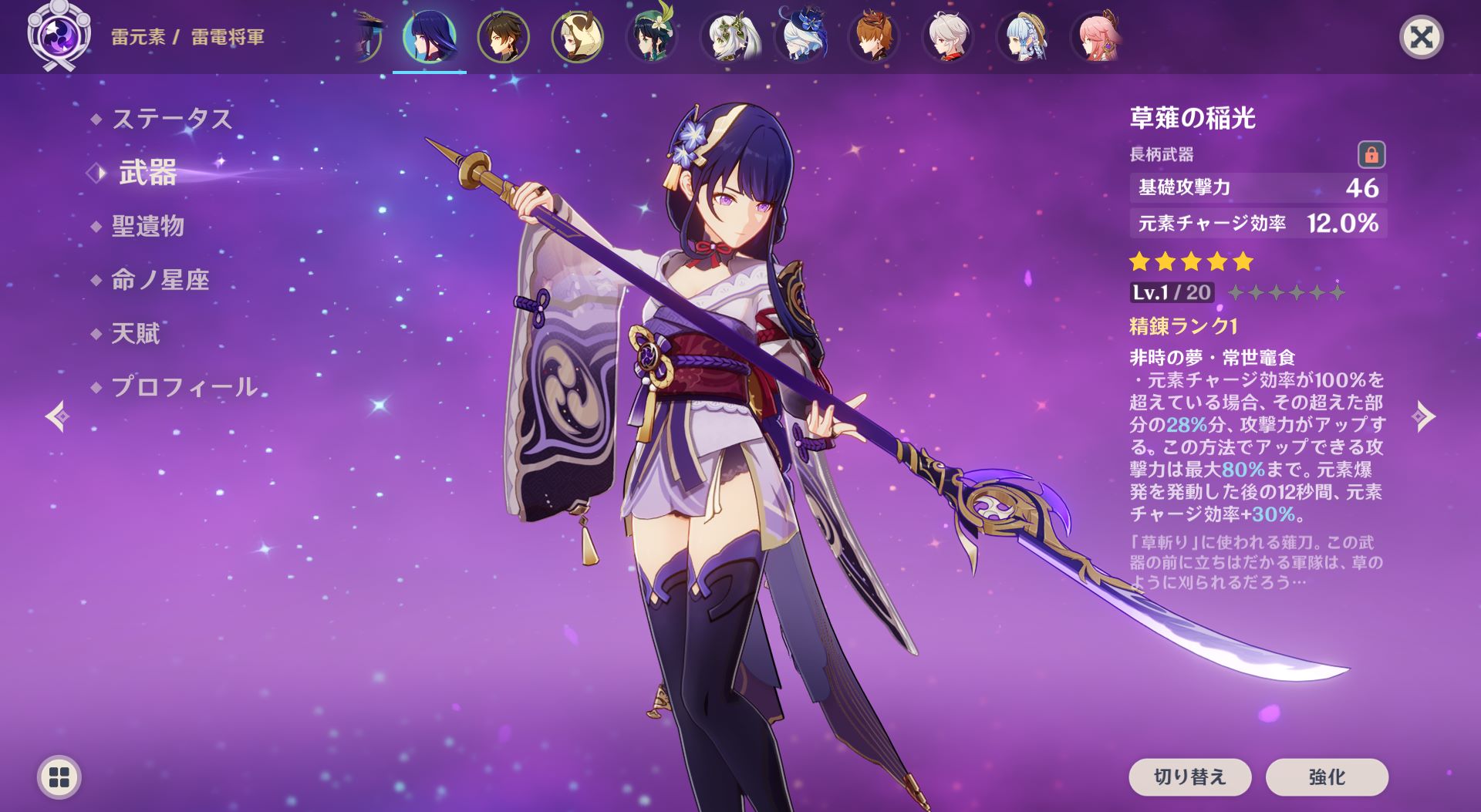The width and height of the screenshot is (1481, 812).
Task: Open the ステータス (Status) menu entry
Action: tap(171, 119)
